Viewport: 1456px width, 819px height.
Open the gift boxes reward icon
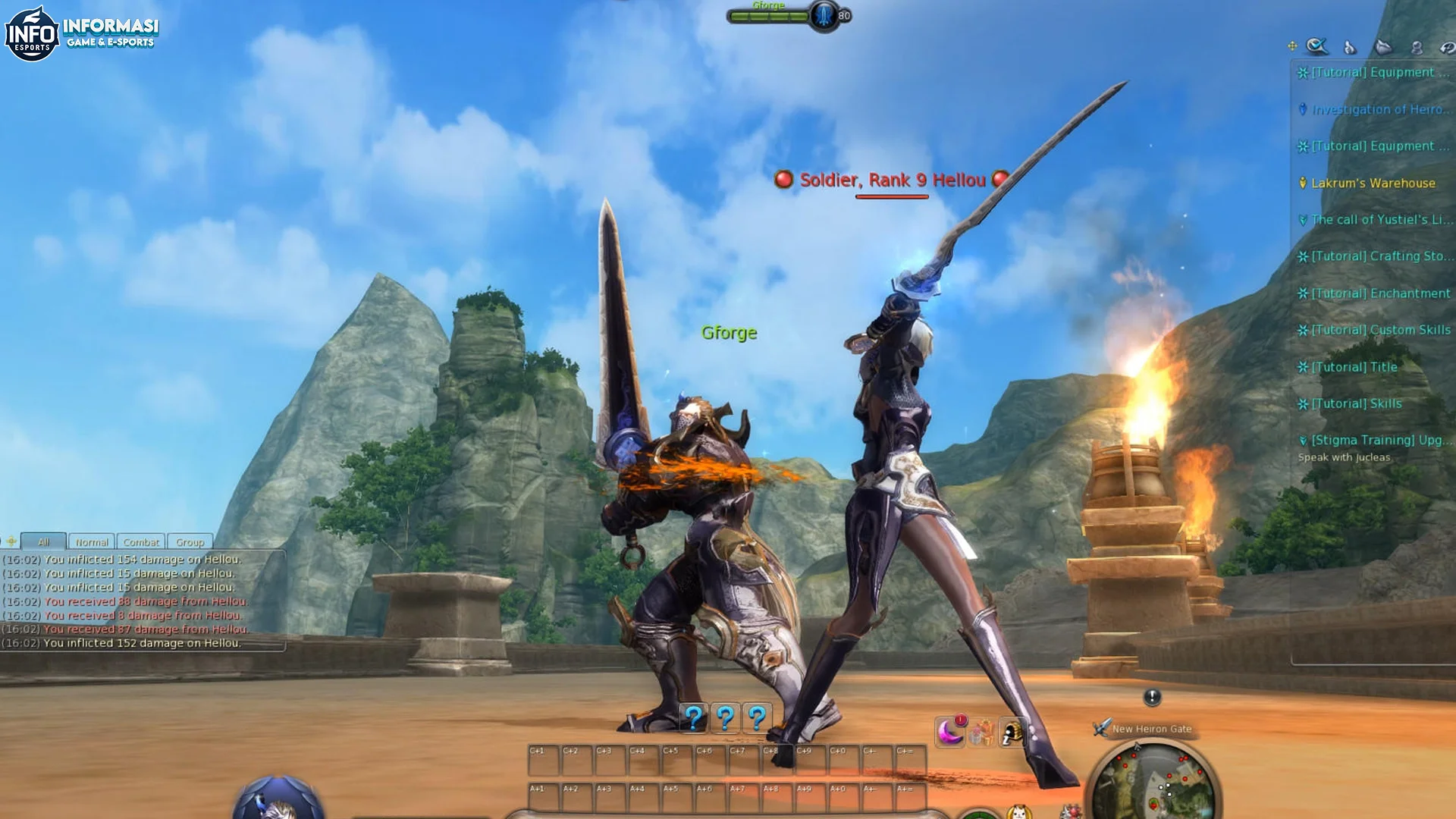coord(981,733)
